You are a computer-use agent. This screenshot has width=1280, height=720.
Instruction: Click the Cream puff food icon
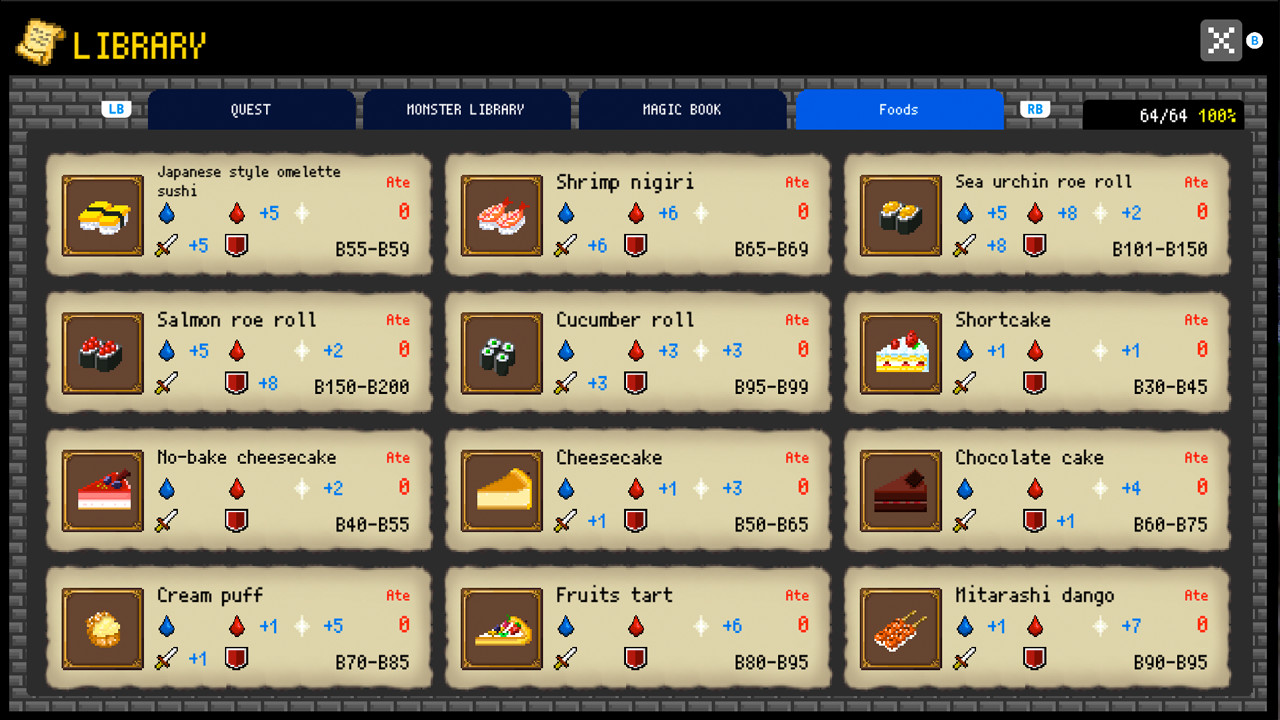click(x=102, y=628)
